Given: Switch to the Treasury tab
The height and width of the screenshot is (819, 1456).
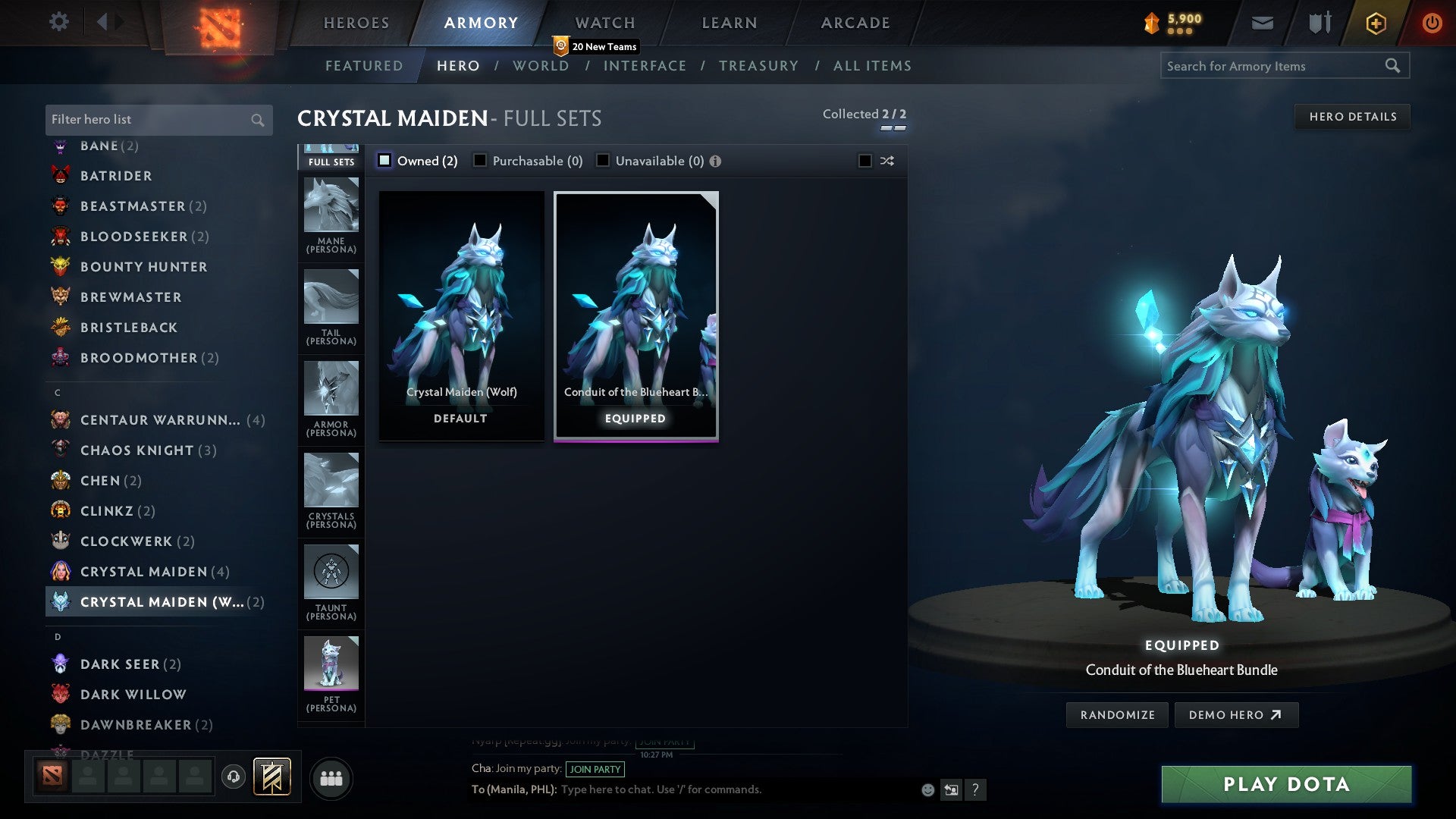Looking at the screenshot, I should point(758,66).
